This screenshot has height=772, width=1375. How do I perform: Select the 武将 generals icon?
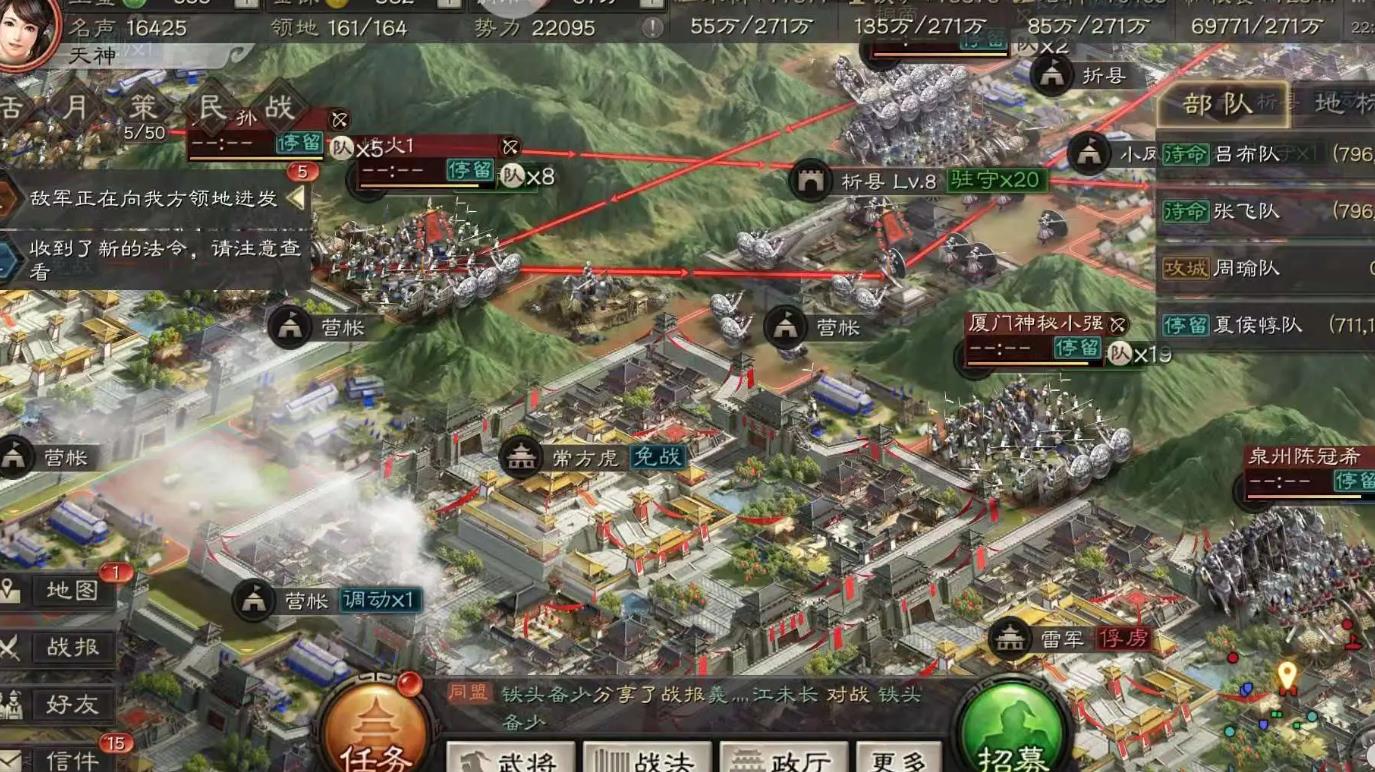[x=512, y=757]
